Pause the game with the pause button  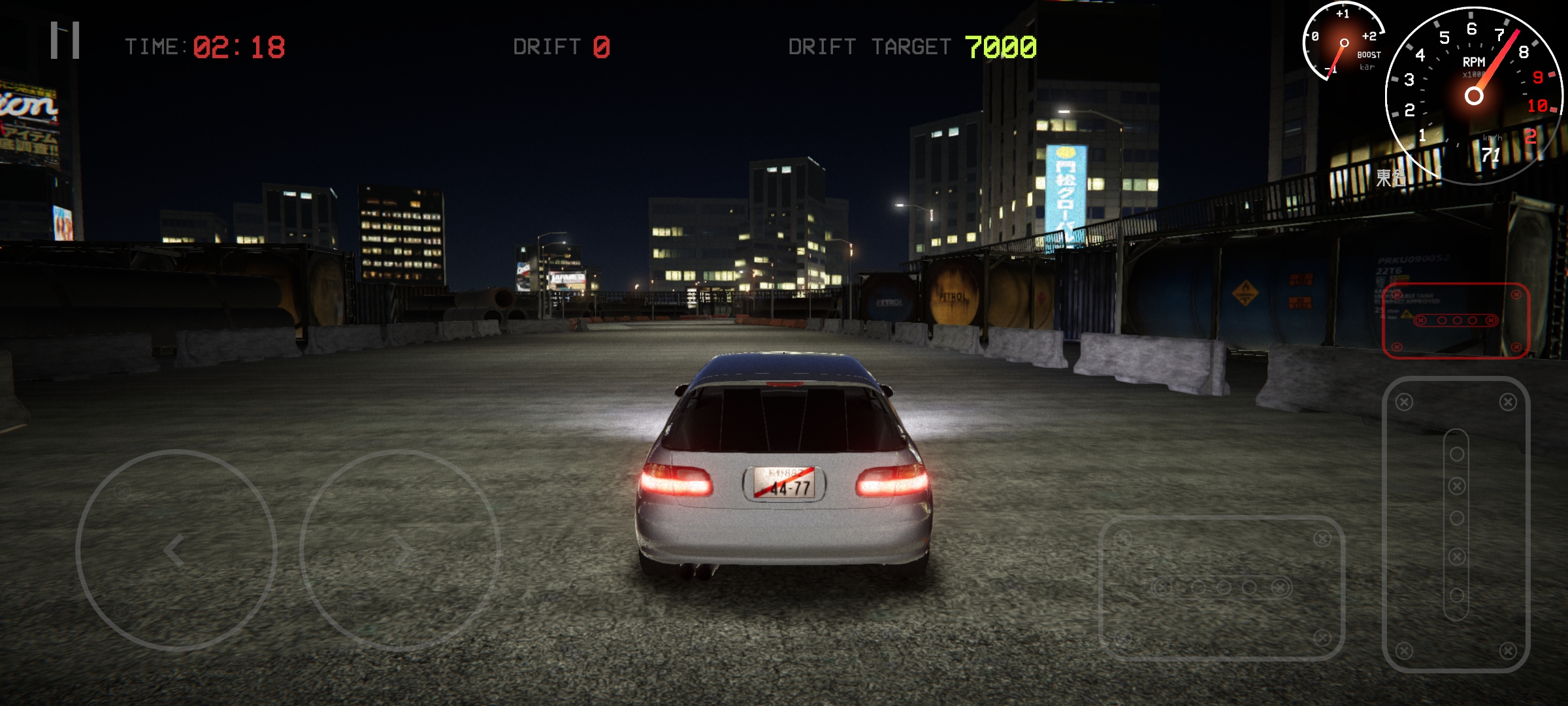pos(65,41)
